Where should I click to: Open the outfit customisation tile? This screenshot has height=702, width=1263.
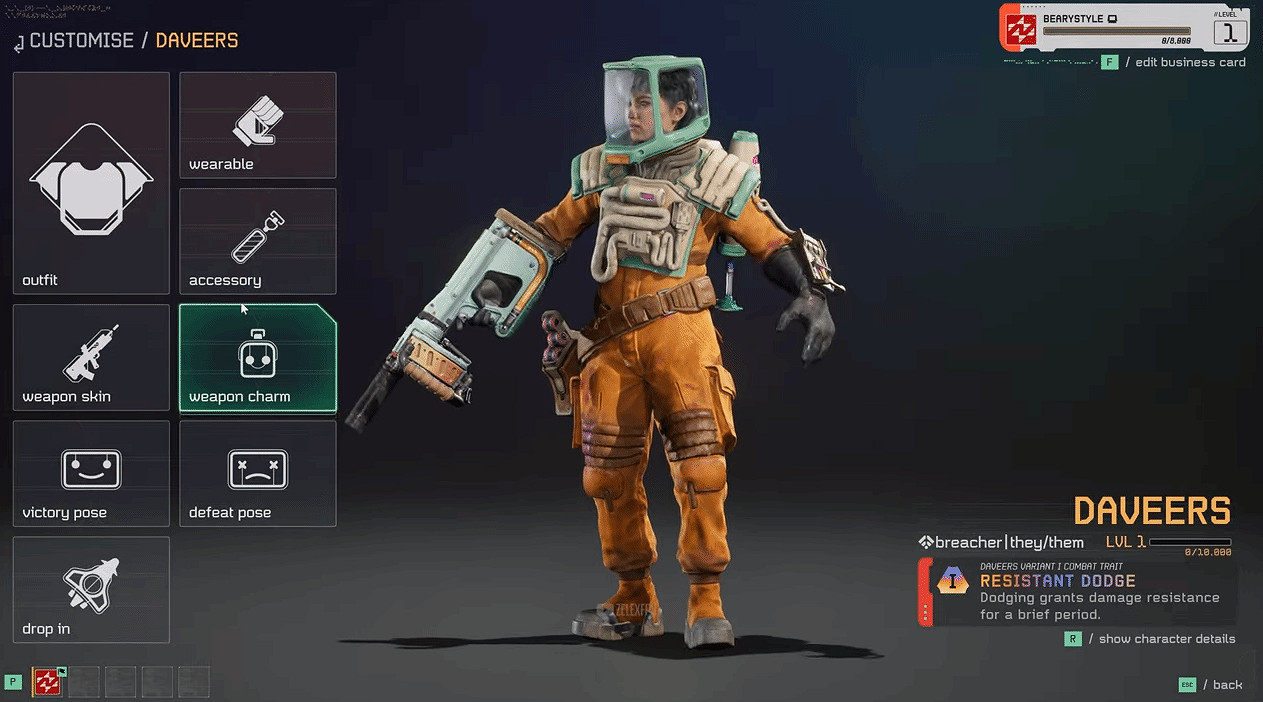click(91, 183)
